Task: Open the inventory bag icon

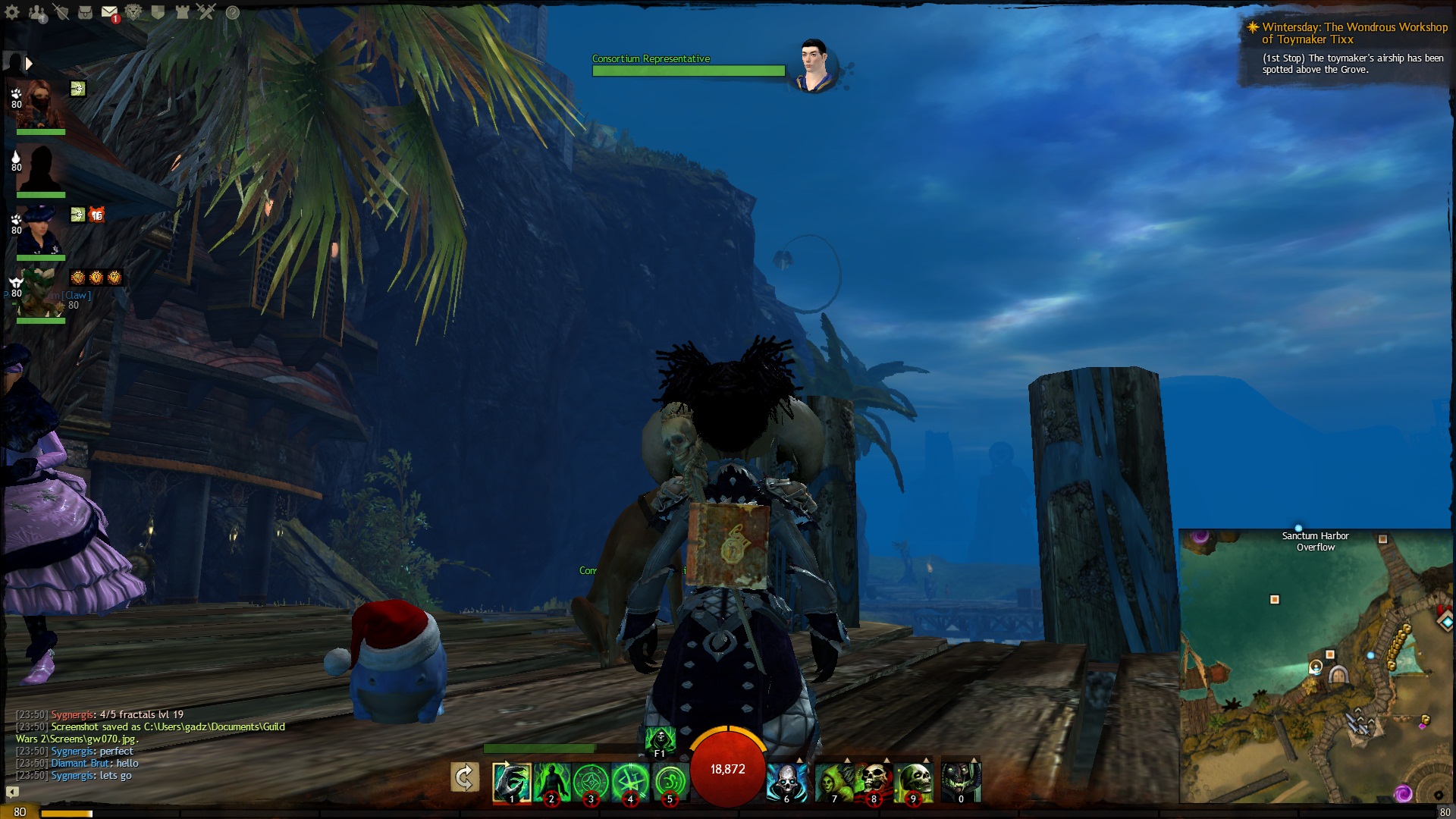Action: point(85,12)
